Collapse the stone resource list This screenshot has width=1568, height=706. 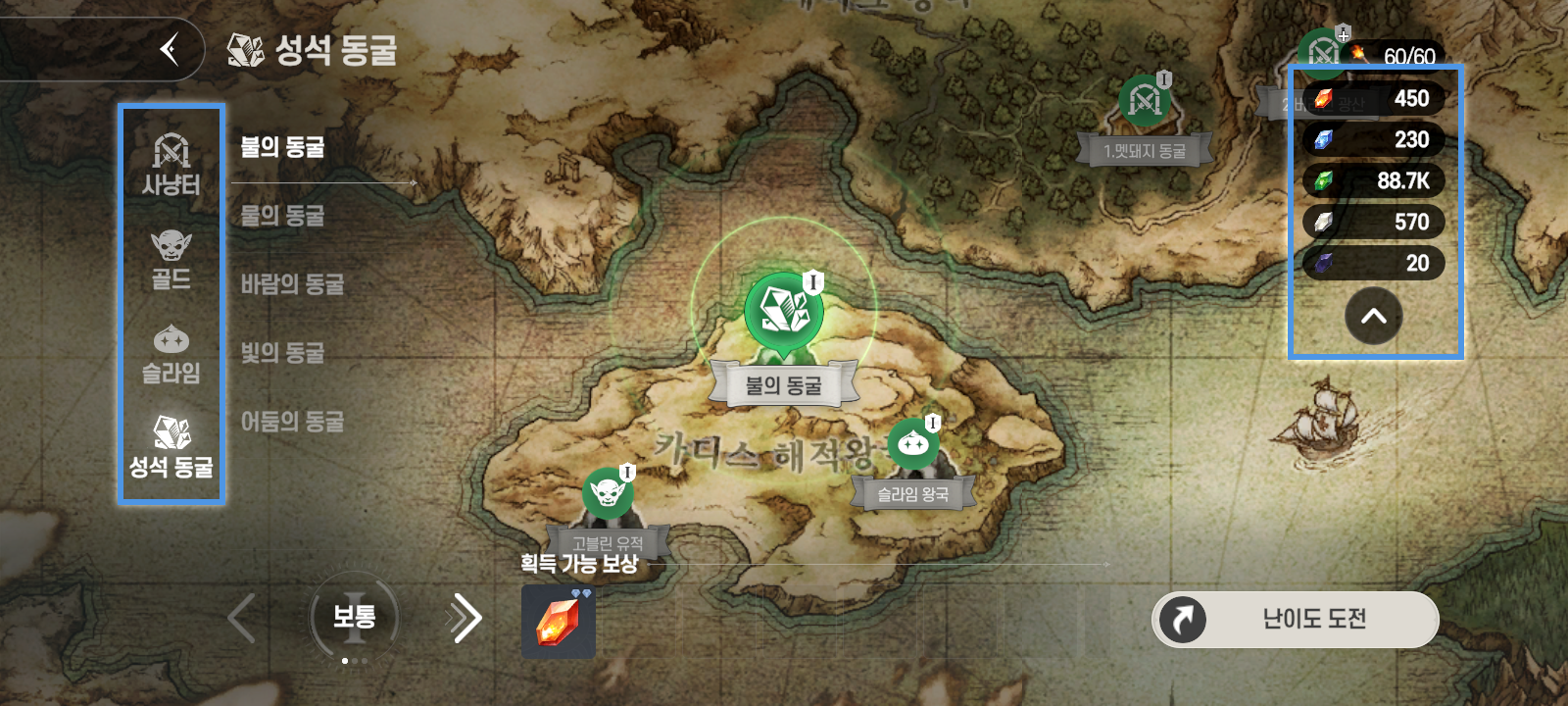point(1373,317)
